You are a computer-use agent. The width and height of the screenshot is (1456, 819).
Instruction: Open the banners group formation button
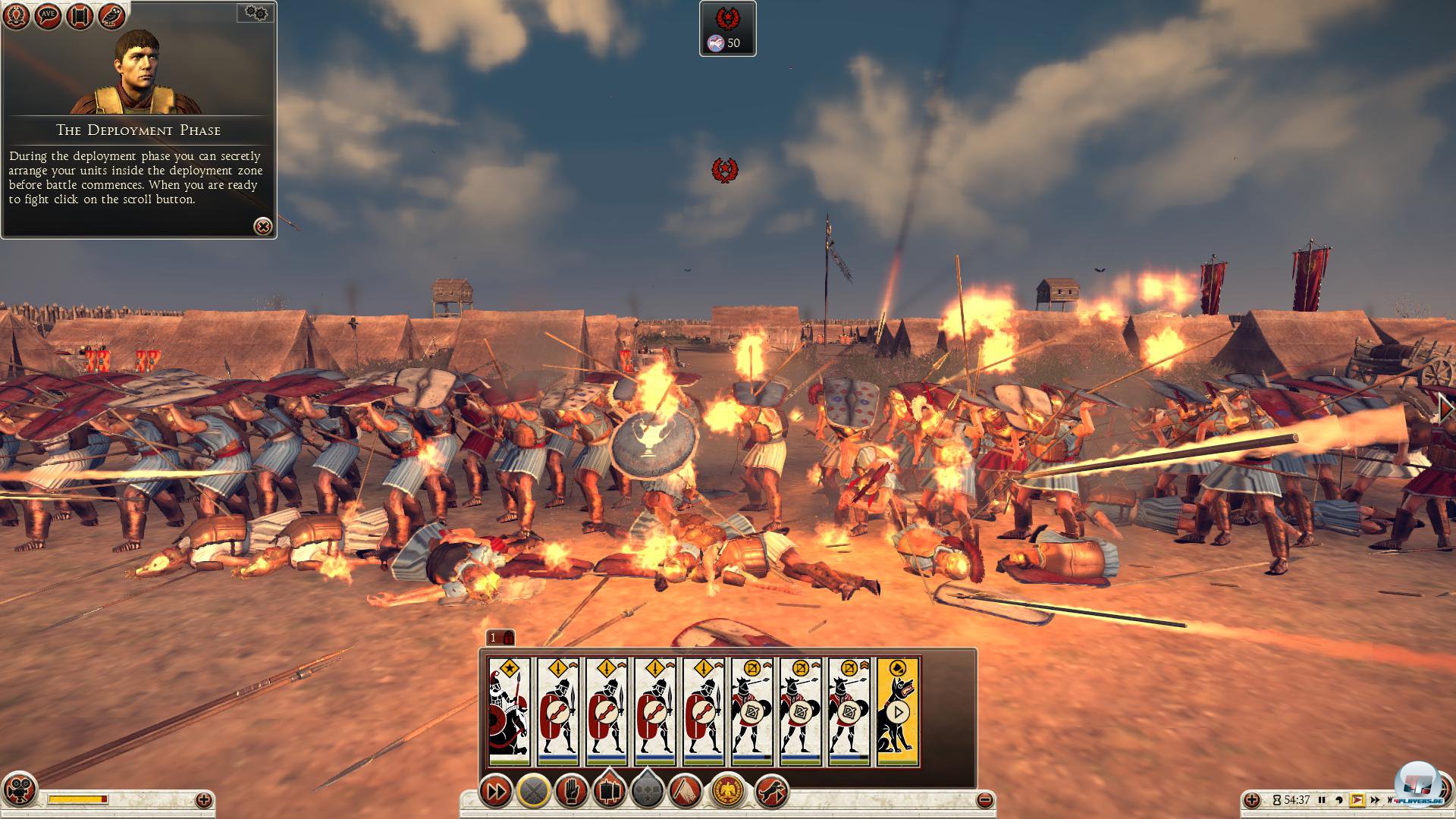coord(608,792)
